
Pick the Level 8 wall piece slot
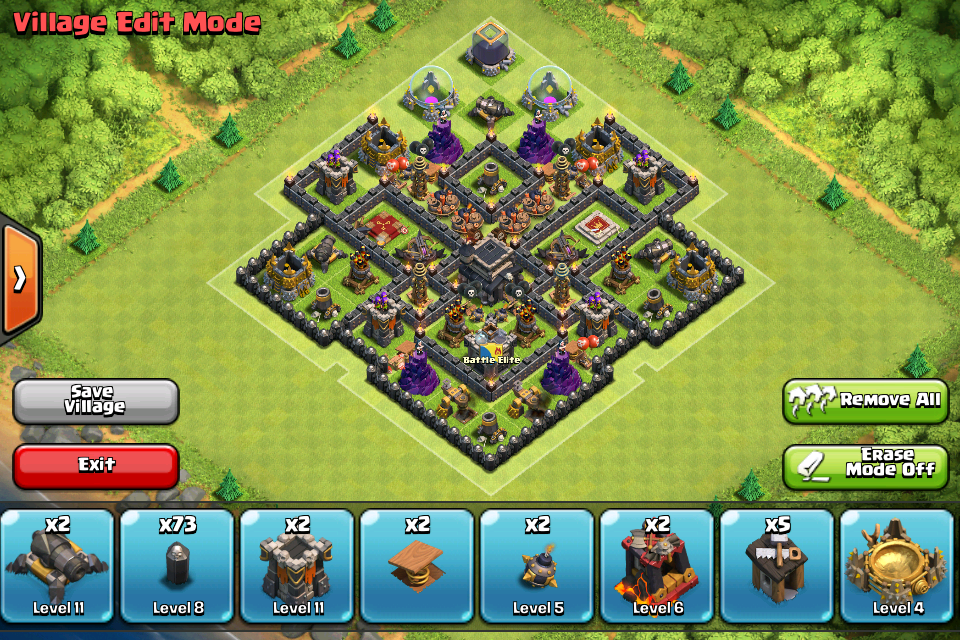point(177,566)
